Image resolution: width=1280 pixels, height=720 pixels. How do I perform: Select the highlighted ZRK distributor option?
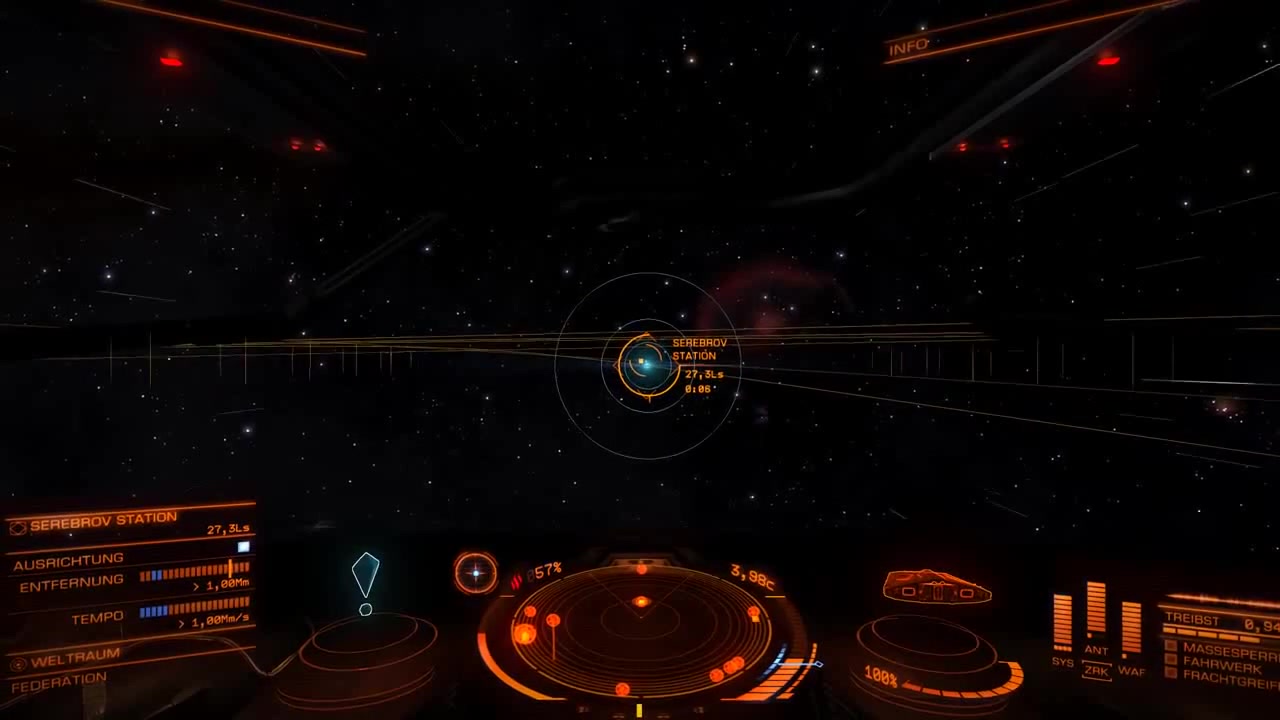1096,671
